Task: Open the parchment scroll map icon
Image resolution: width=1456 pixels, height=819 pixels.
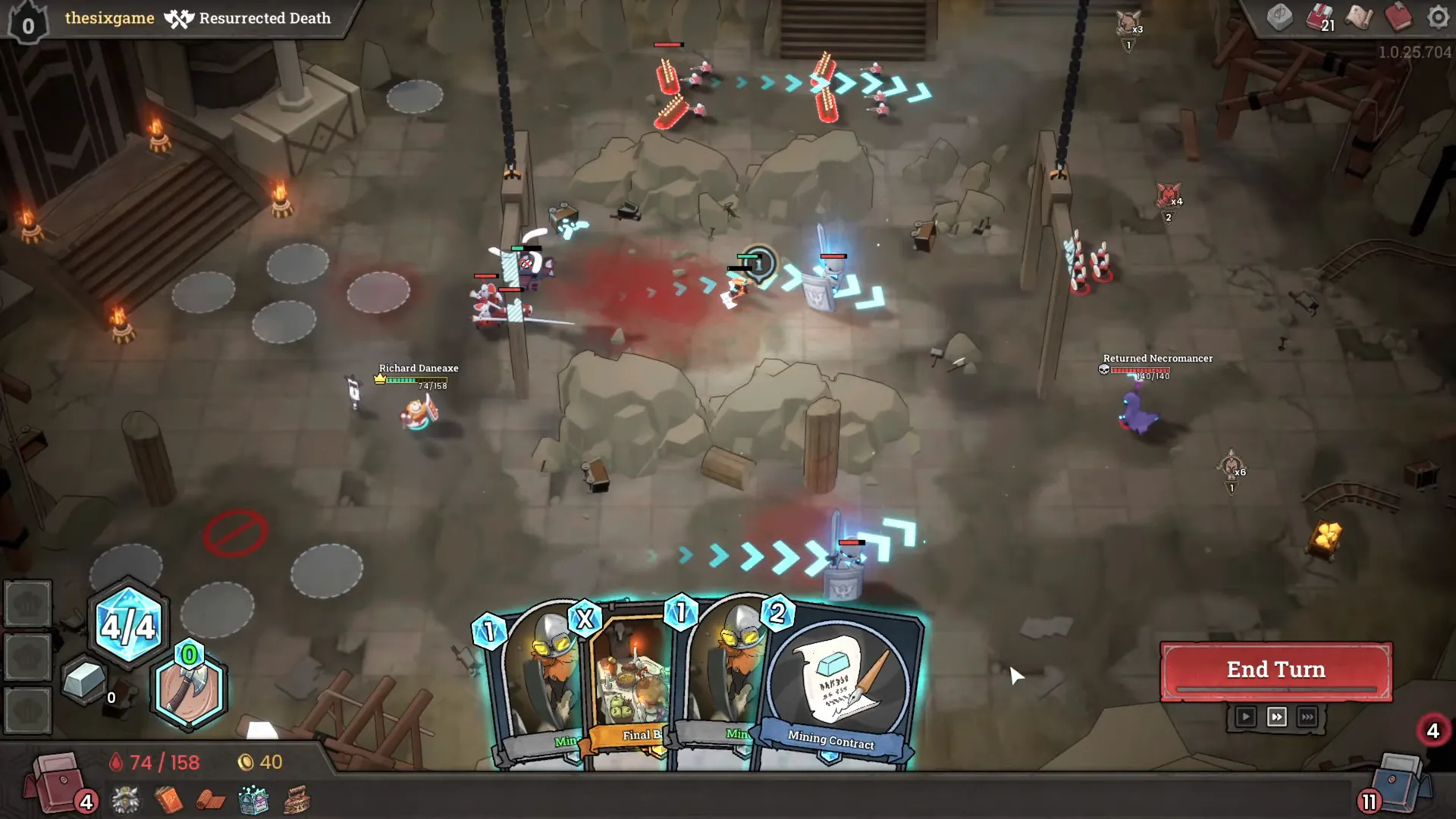Action: tap(1358, 17)
